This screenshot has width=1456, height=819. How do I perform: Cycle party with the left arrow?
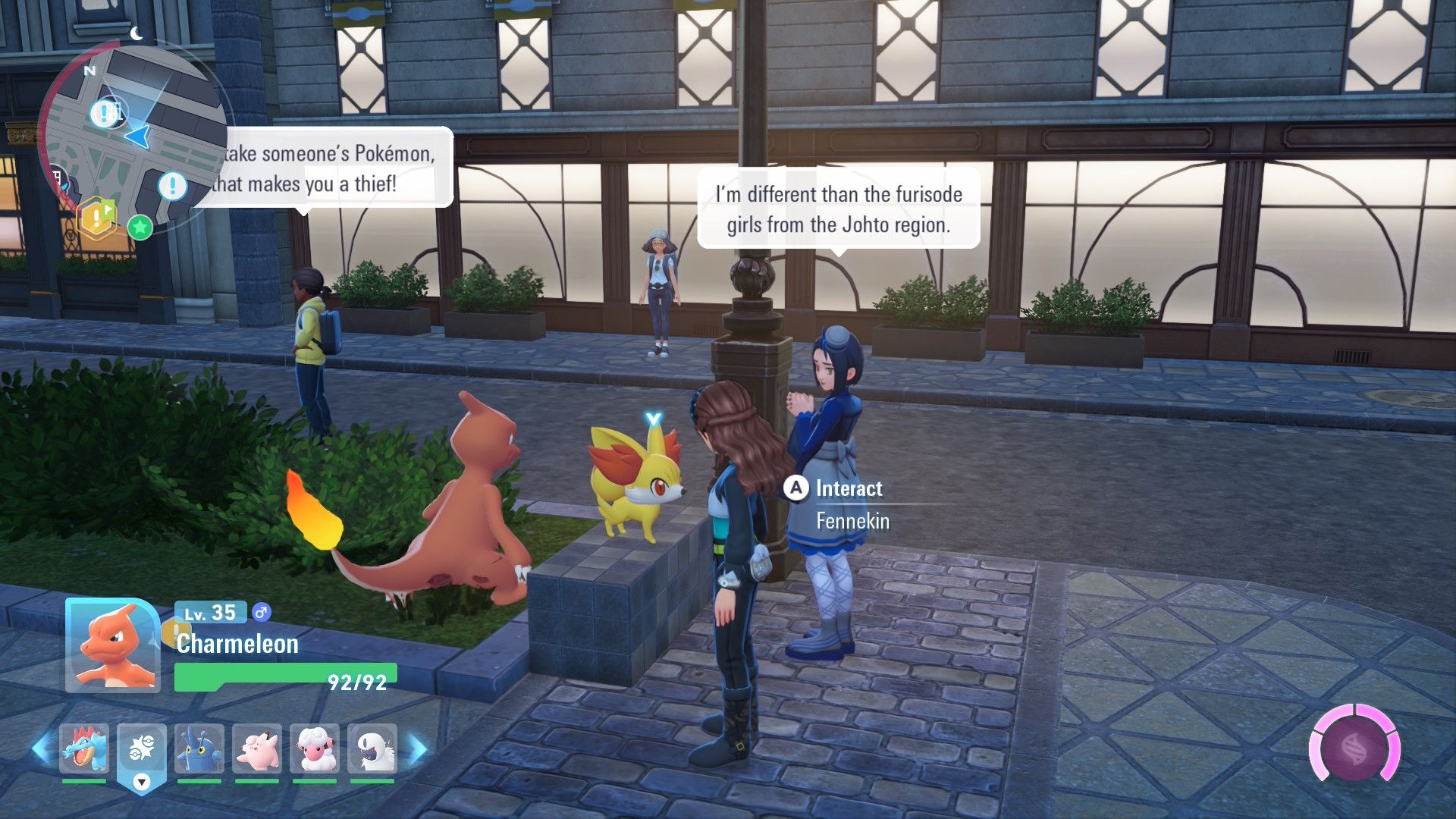[42, 748]
